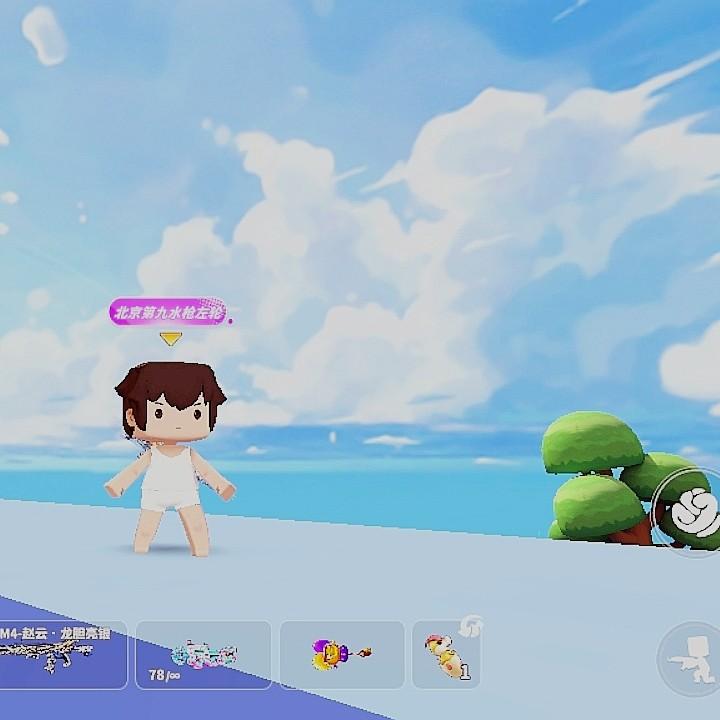Switch to the pink water gun slot
Image resolution: width=720 pixels, height=720 pixels.
(x=203, y=654)
